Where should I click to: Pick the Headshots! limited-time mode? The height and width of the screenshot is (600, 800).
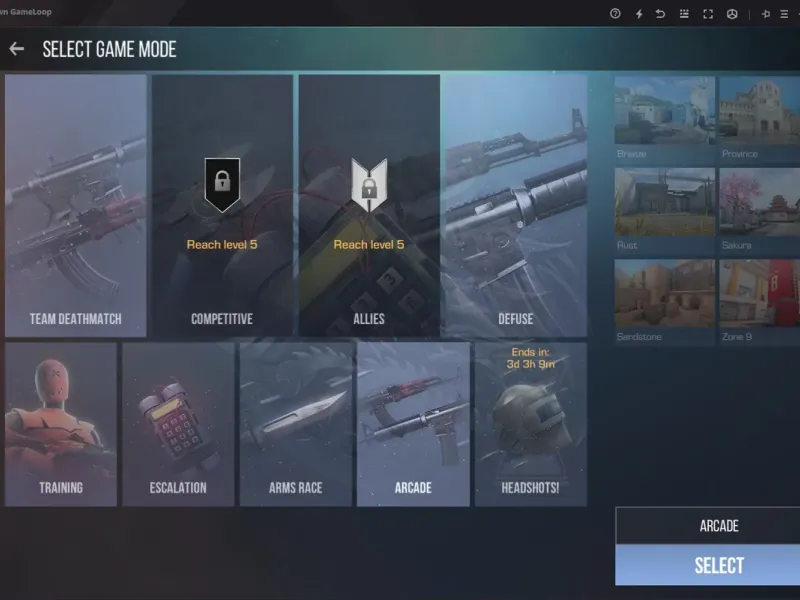[530, 424]
